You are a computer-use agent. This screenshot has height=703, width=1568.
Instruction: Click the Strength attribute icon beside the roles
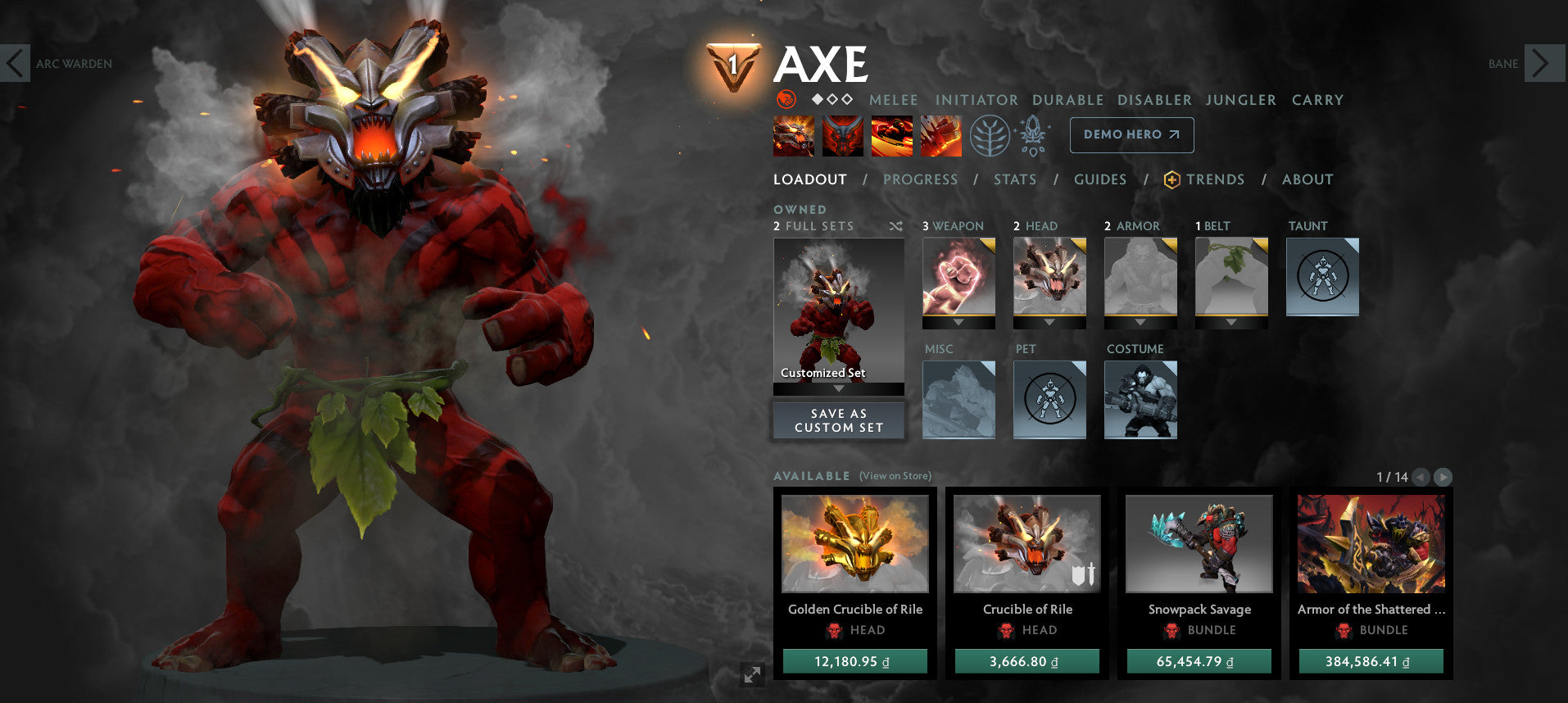[x=786, y=100]
